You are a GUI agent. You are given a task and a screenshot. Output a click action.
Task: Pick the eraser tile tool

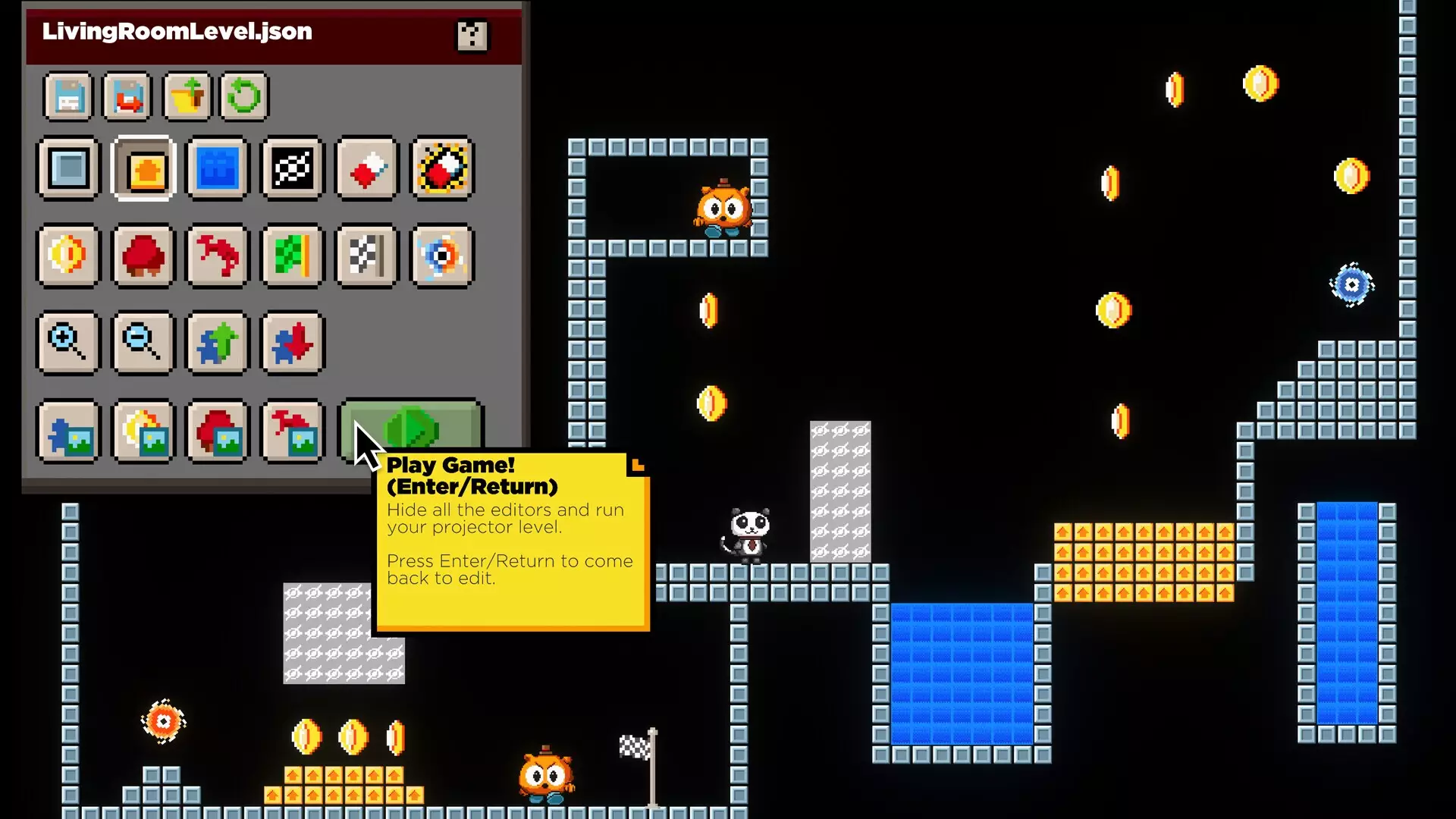coord(366,168)
